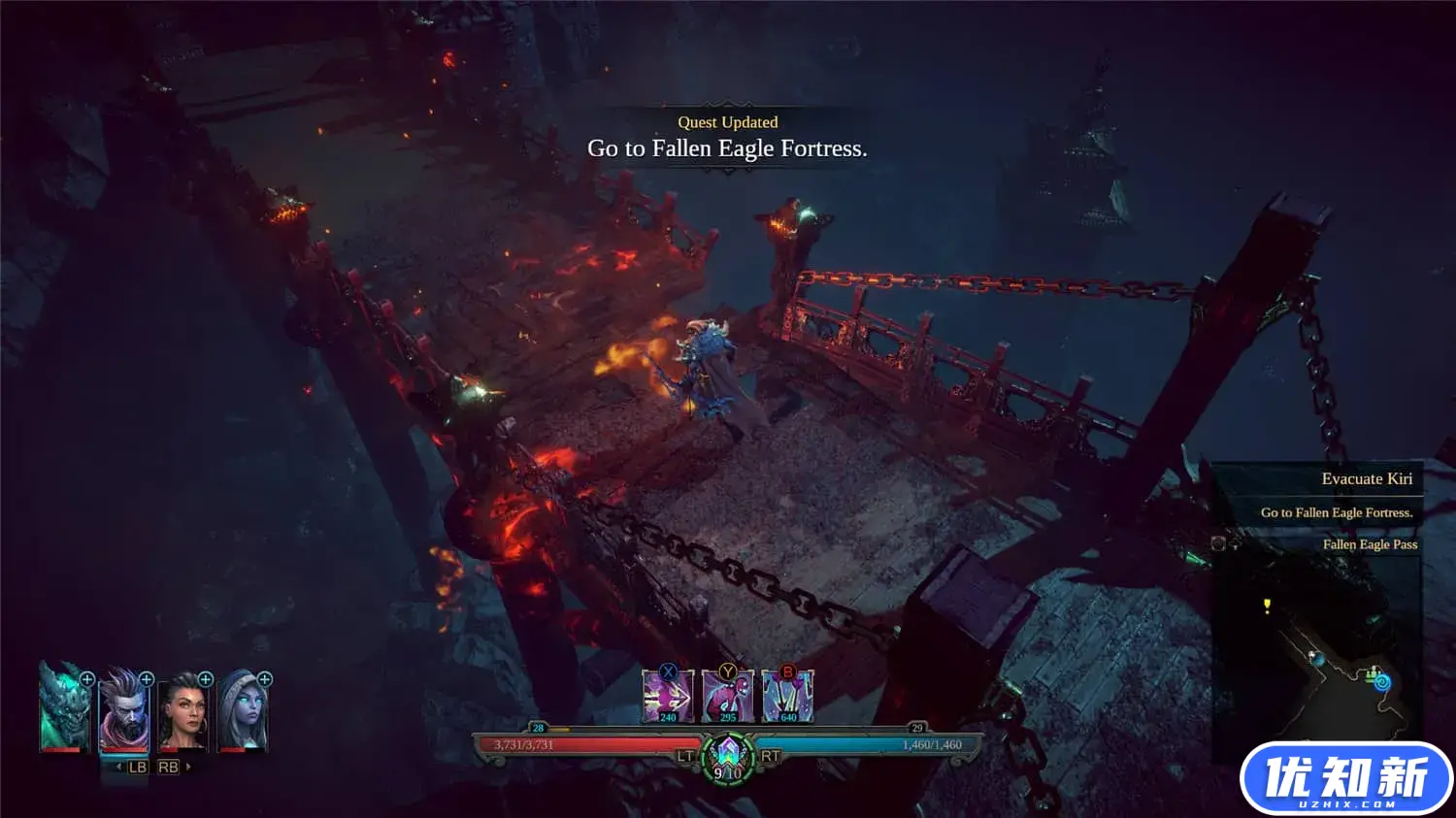Open the Evacuate Kiri quest tracker entry
The image size is (1456, 818).
click(x=1366, y=479)
